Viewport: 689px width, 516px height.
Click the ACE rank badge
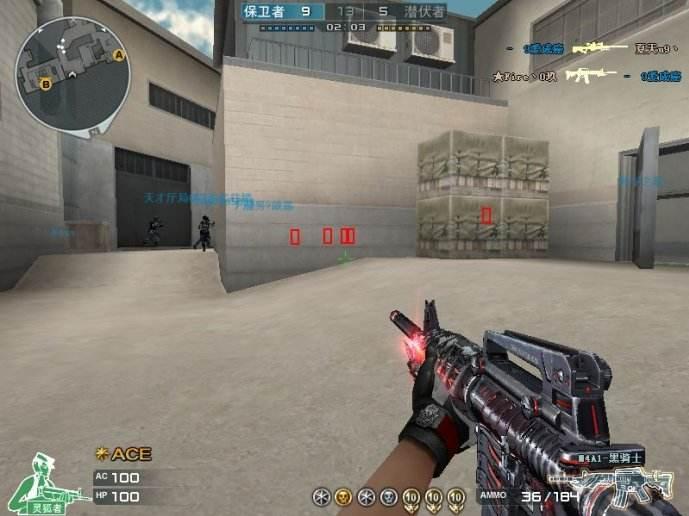coord(123,454)
